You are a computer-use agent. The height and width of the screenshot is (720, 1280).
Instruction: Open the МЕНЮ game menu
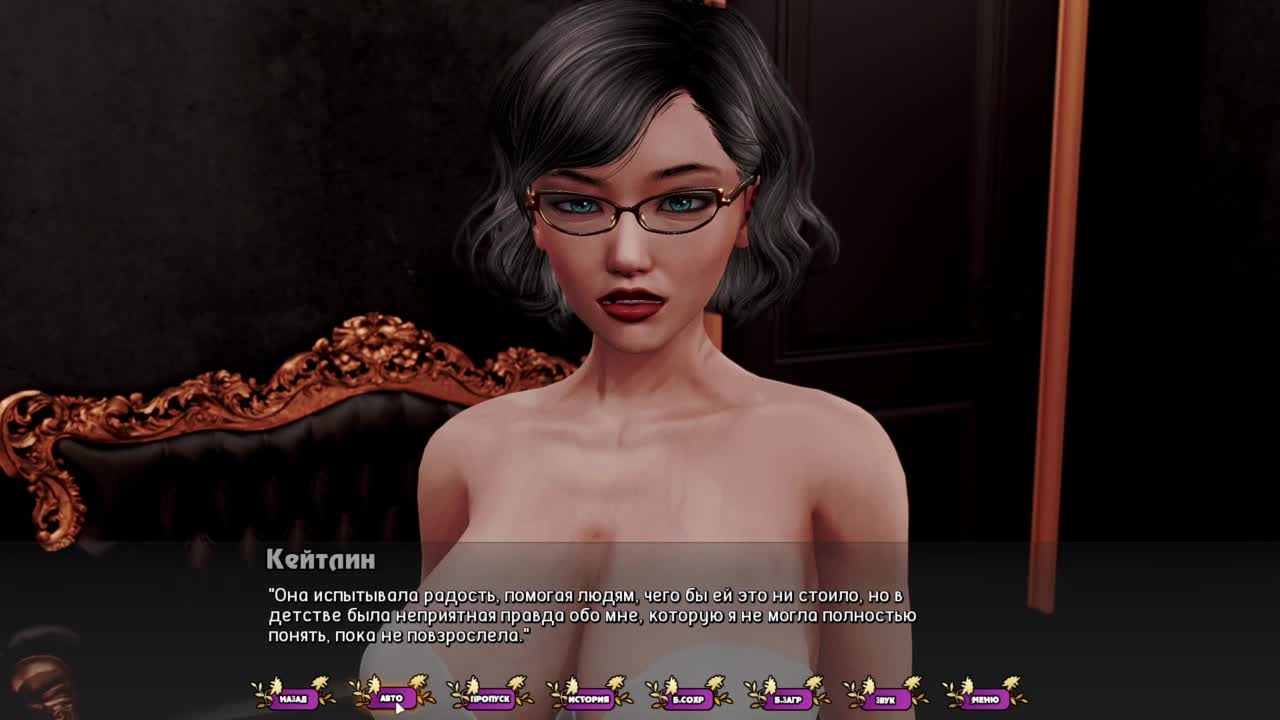[984, 698]
